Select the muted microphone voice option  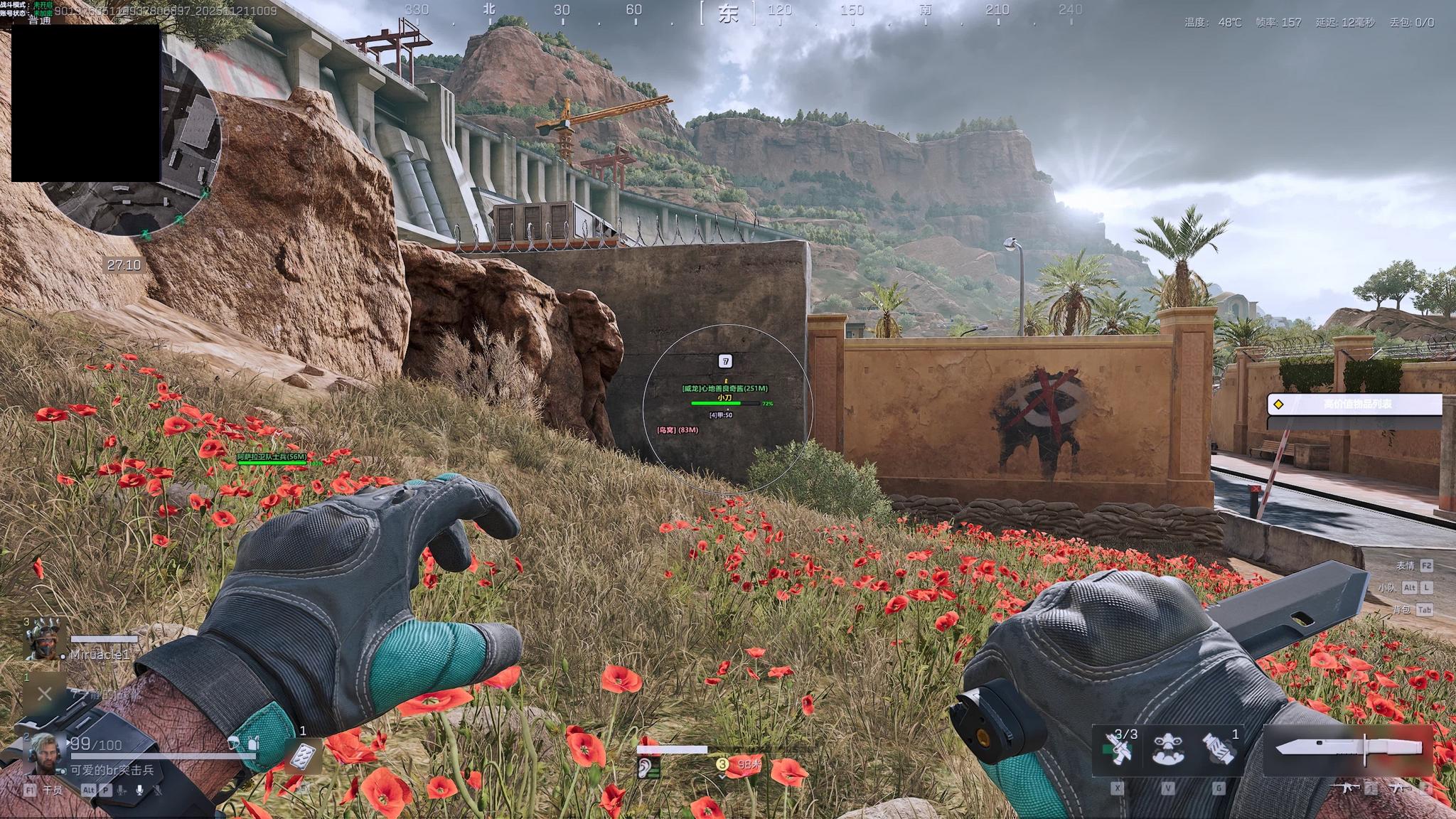157,790
